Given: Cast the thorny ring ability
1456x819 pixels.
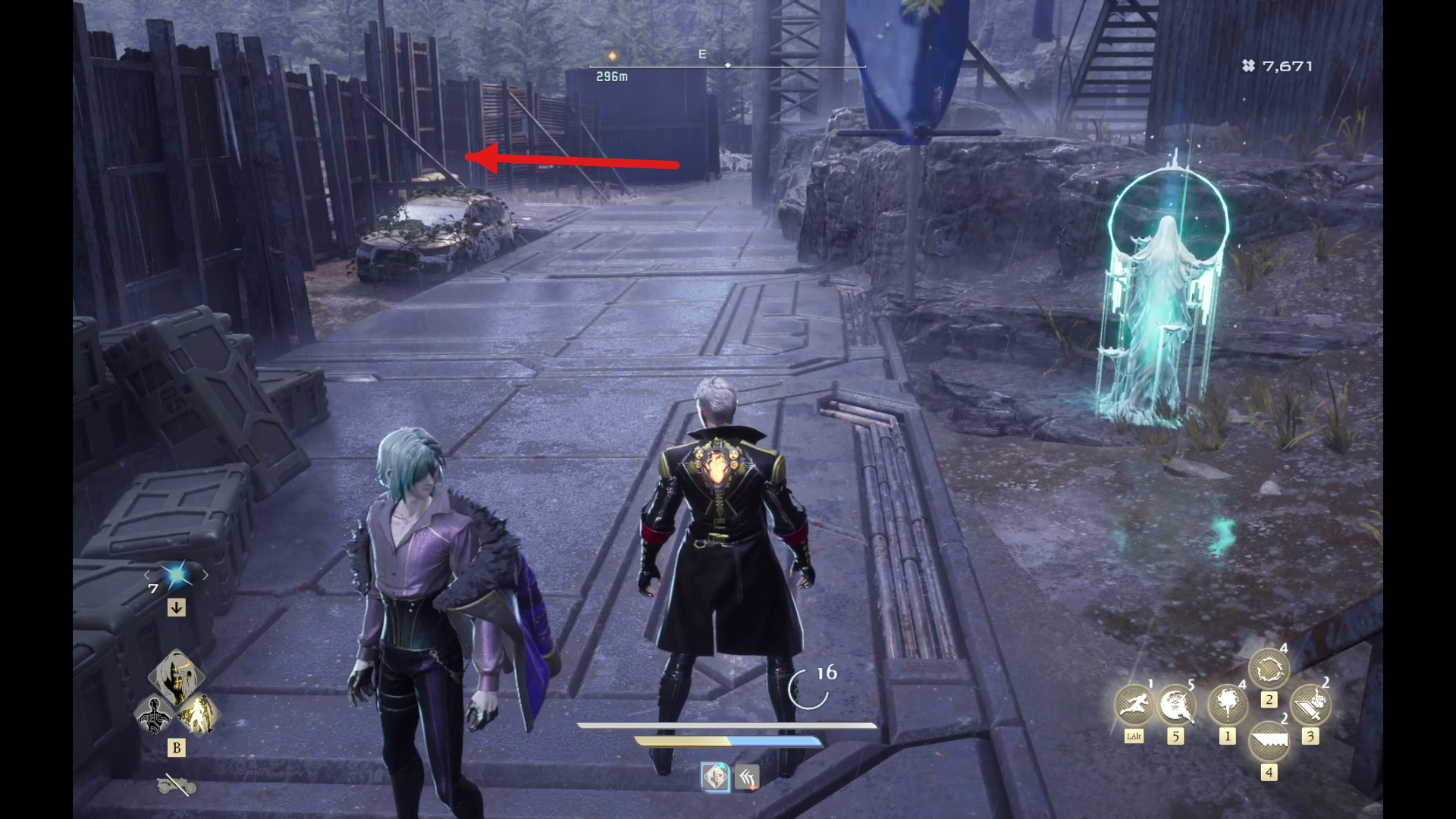Looking at the screenshot, I should [x=1269, y=669].
